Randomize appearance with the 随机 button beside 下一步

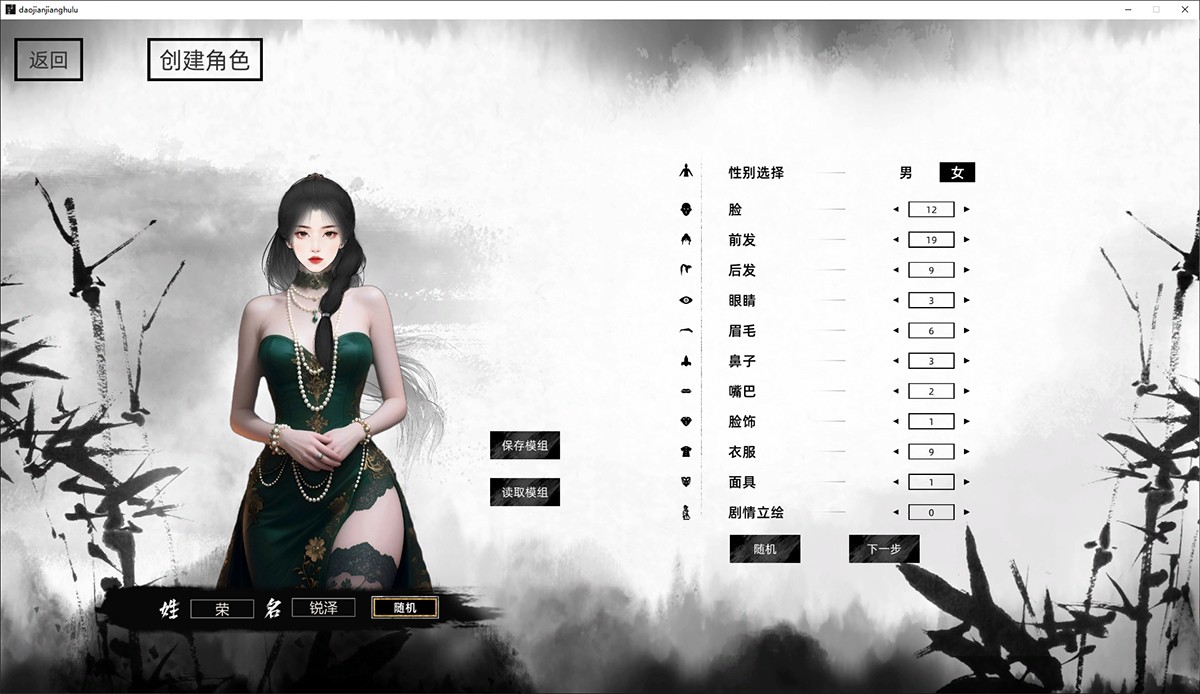pos(765,549)
